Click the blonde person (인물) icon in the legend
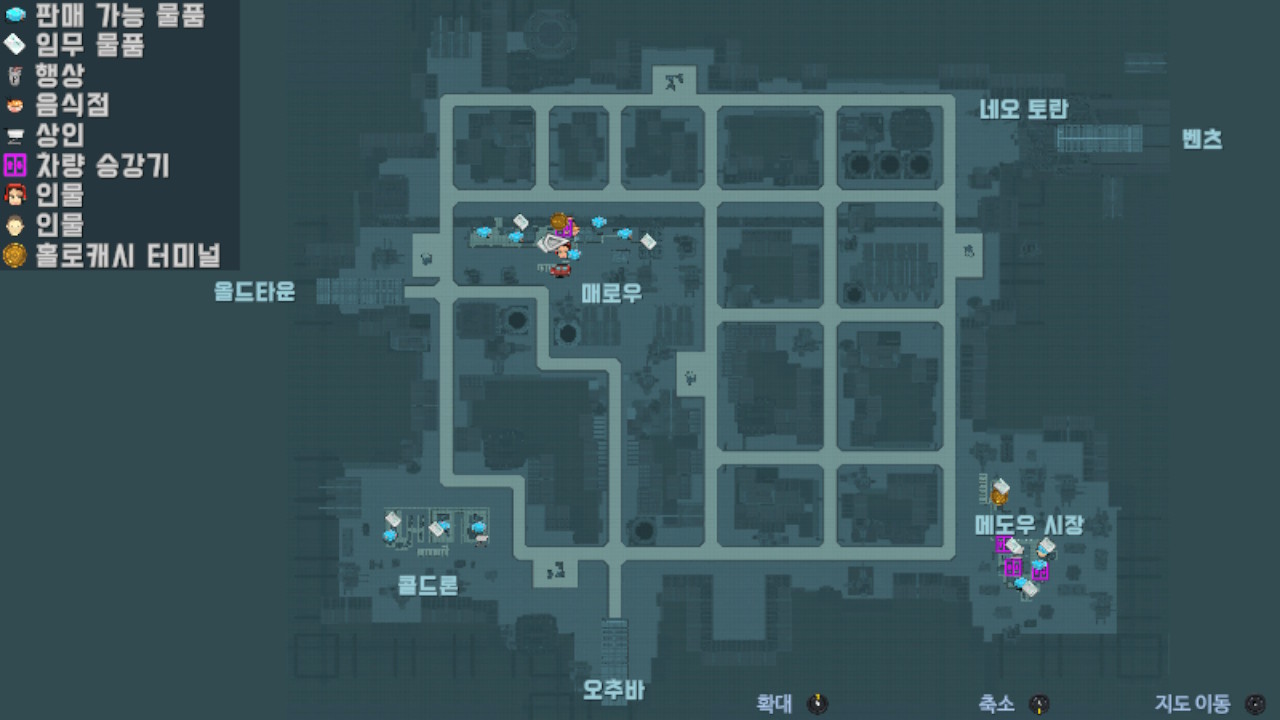This screenshot has width=1280, height=720. 12,226
